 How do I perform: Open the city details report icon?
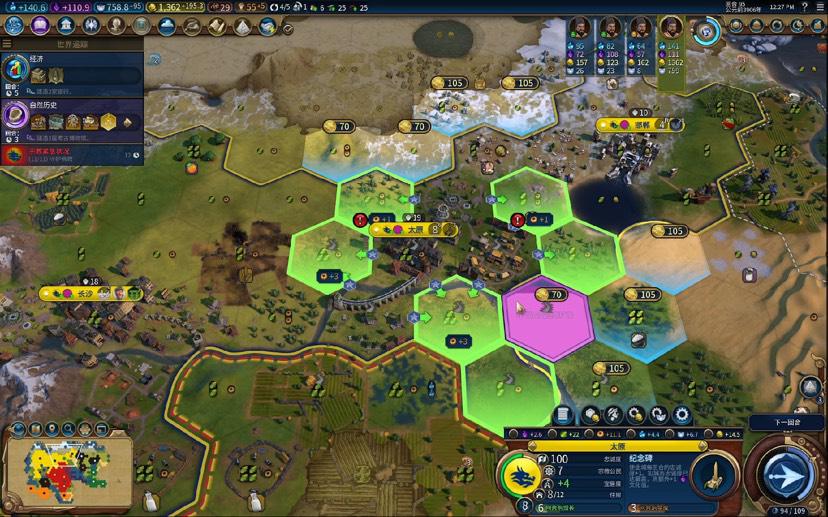(563, 414)
